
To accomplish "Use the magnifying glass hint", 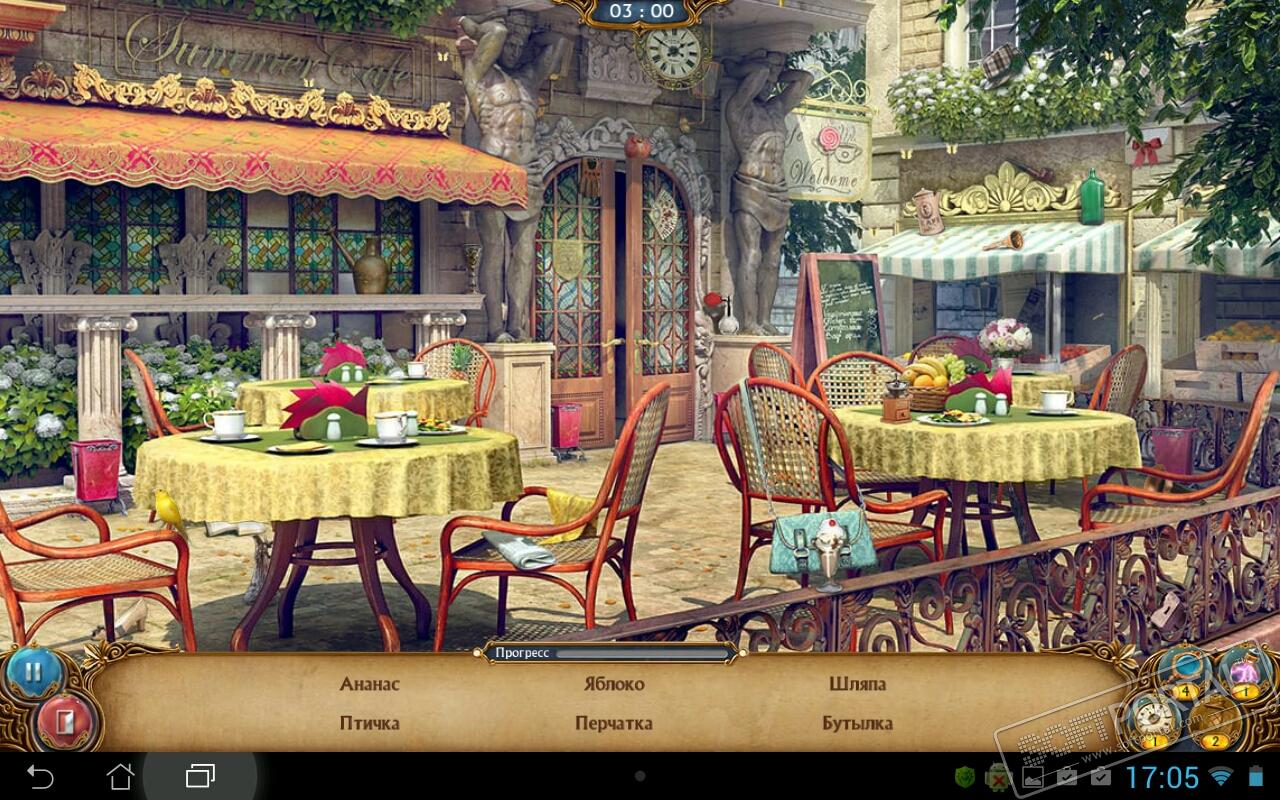I will click(1186, 670).
